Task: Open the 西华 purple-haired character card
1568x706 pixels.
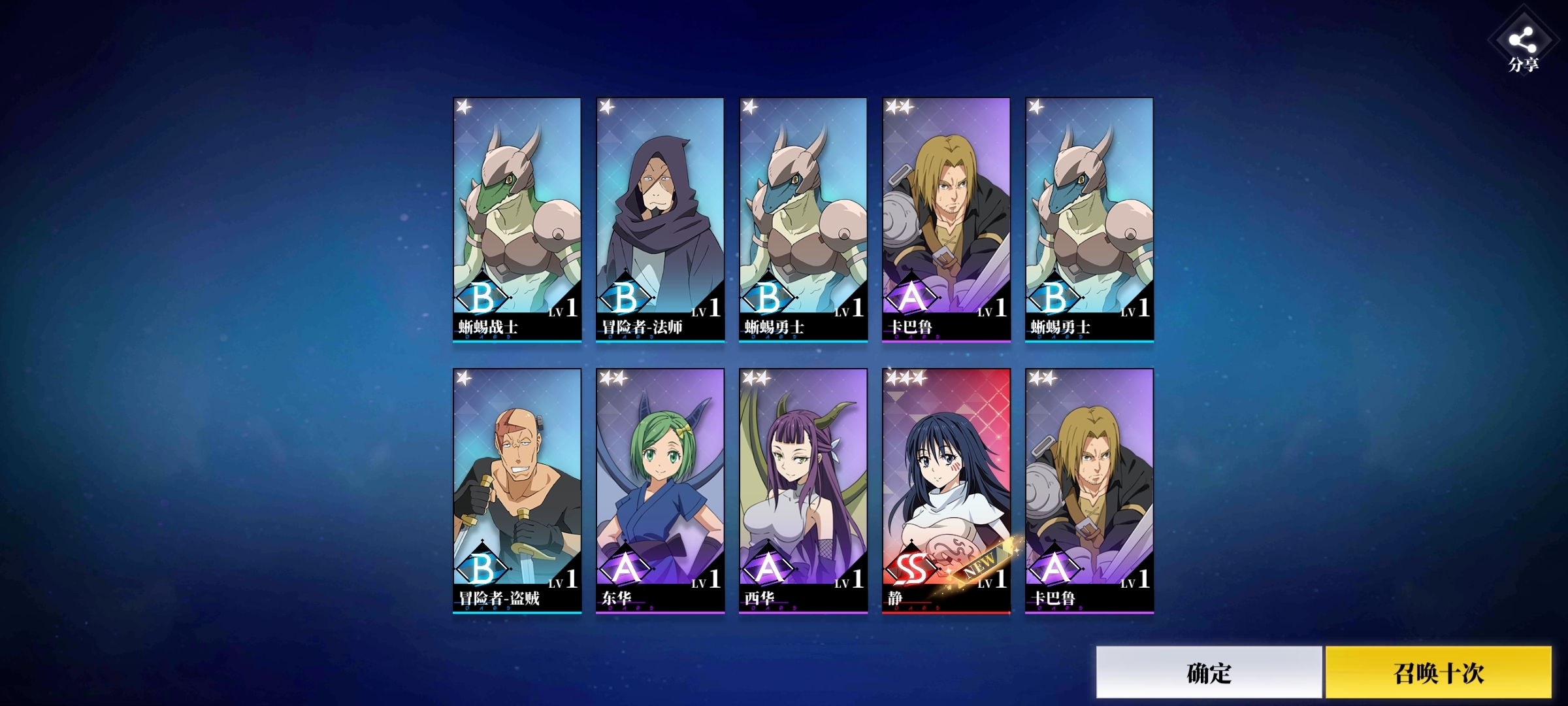Action: click(x=803, y=490)
